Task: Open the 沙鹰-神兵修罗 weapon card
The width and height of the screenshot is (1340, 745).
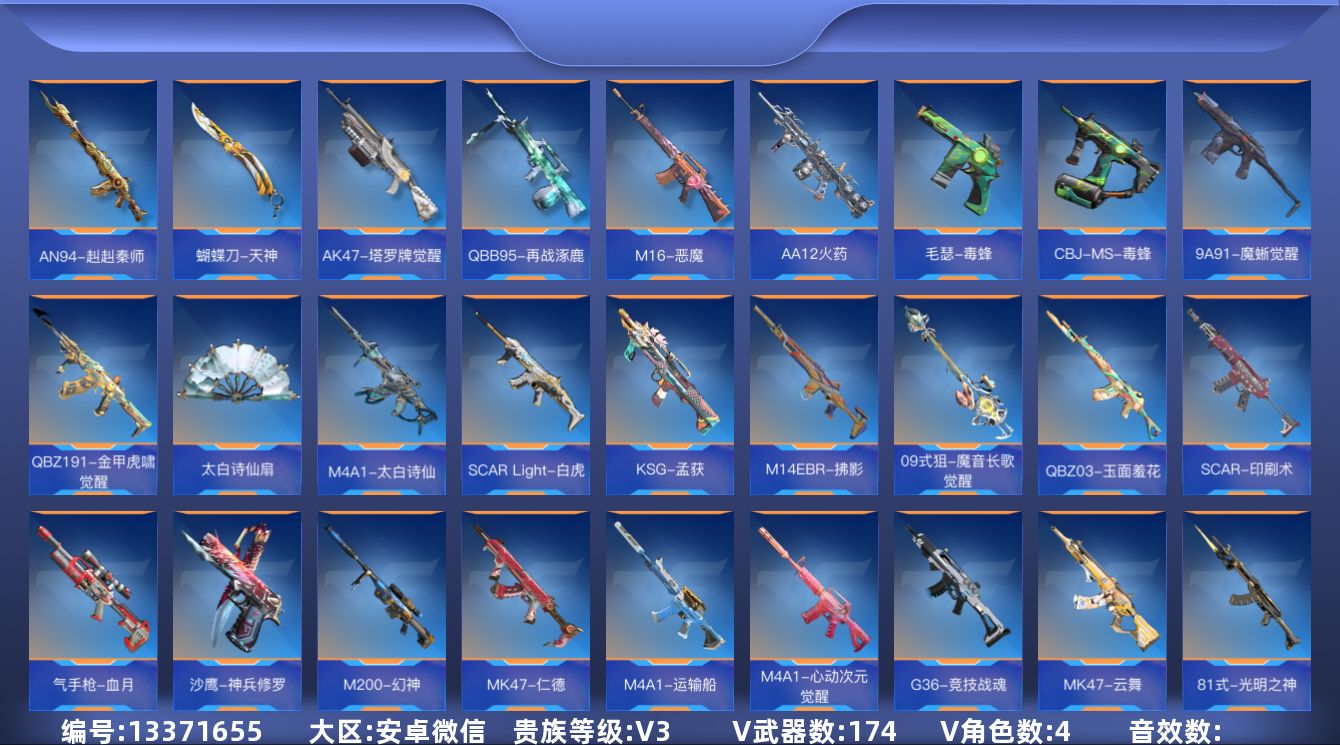Action: 238,610
